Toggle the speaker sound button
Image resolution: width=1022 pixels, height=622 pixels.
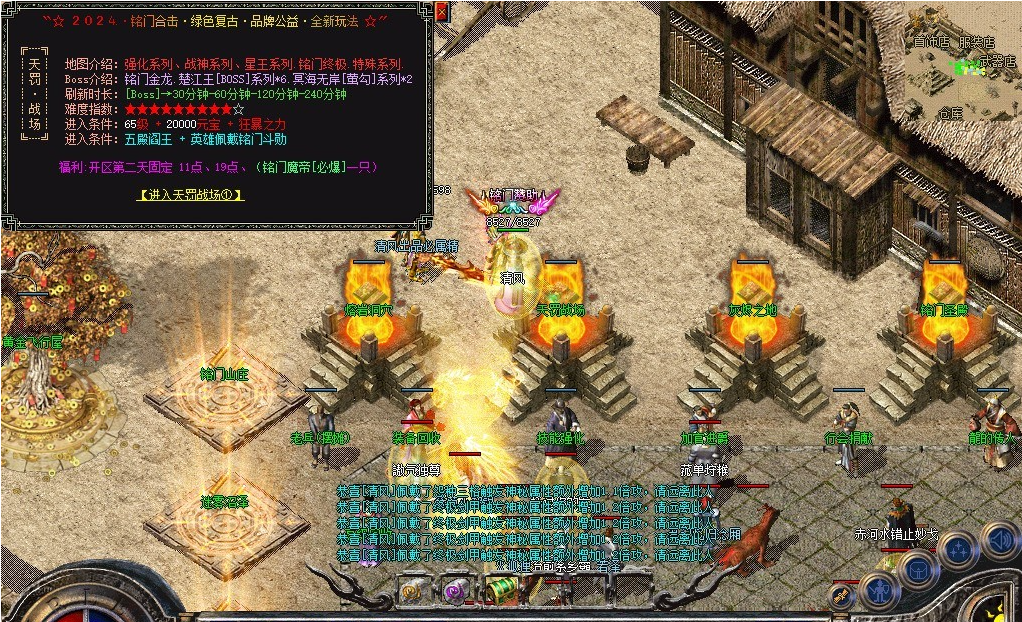[x=999, y=540]
